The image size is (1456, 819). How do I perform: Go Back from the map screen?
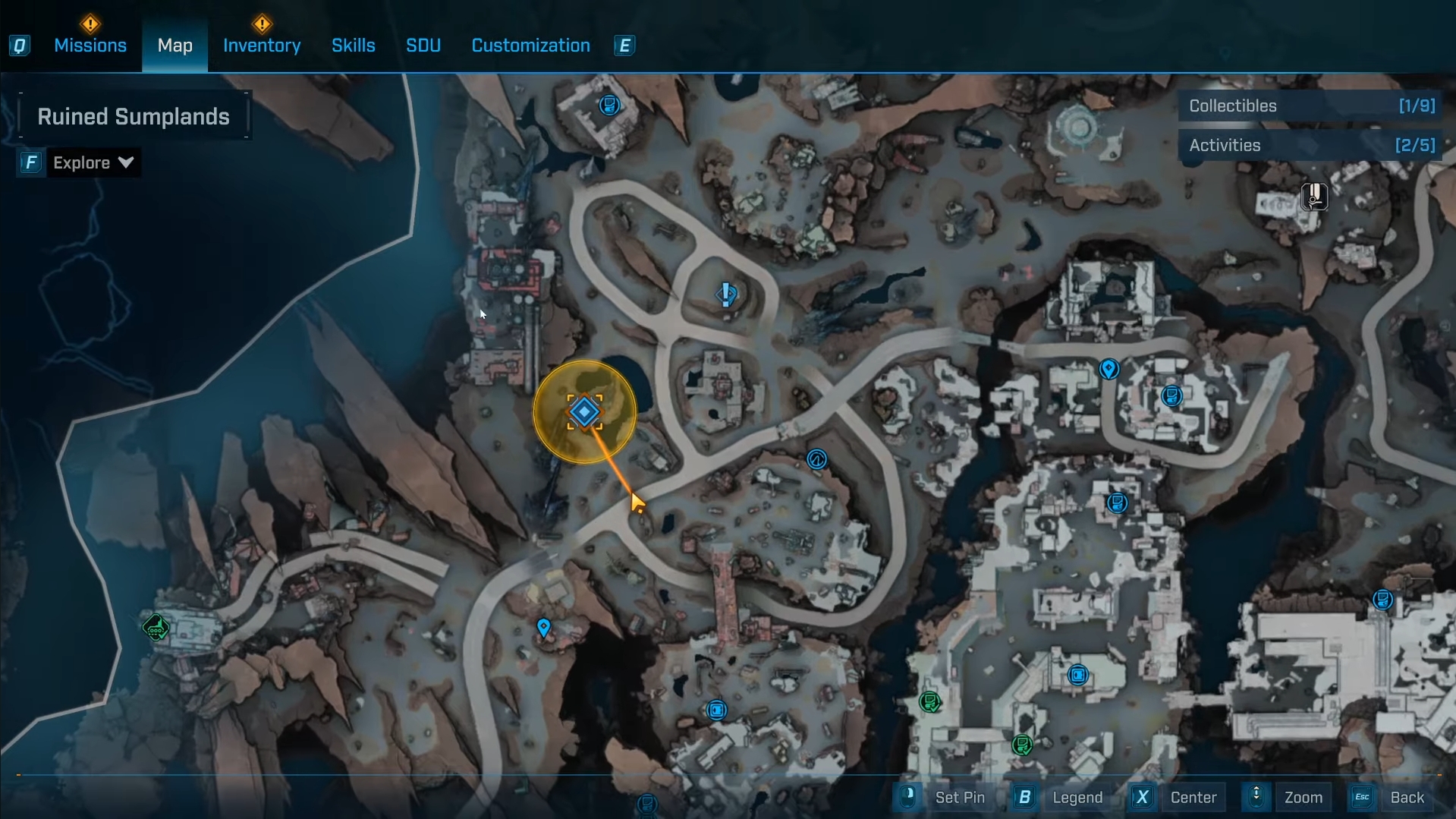(1406, 798)
